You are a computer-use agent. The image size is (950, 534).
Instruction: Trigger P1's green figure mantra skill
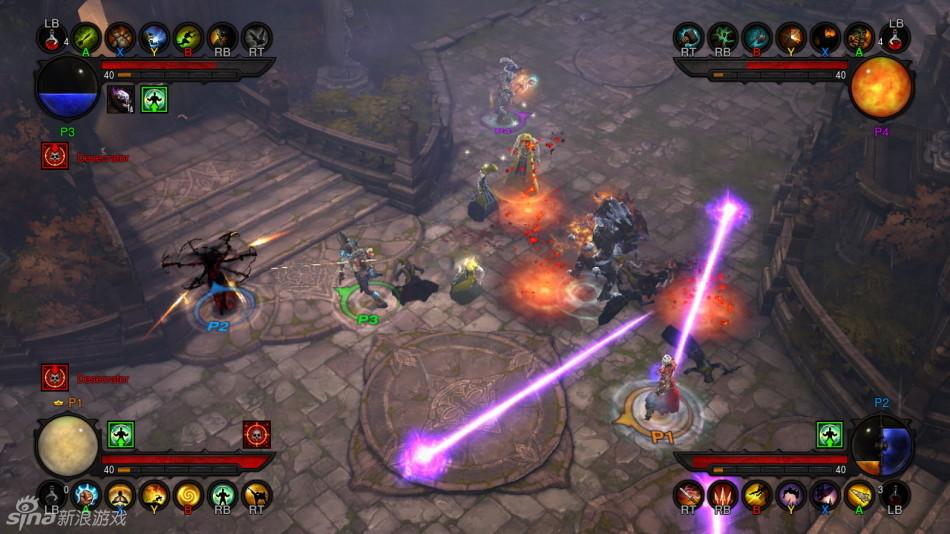(x=223, y=495)
